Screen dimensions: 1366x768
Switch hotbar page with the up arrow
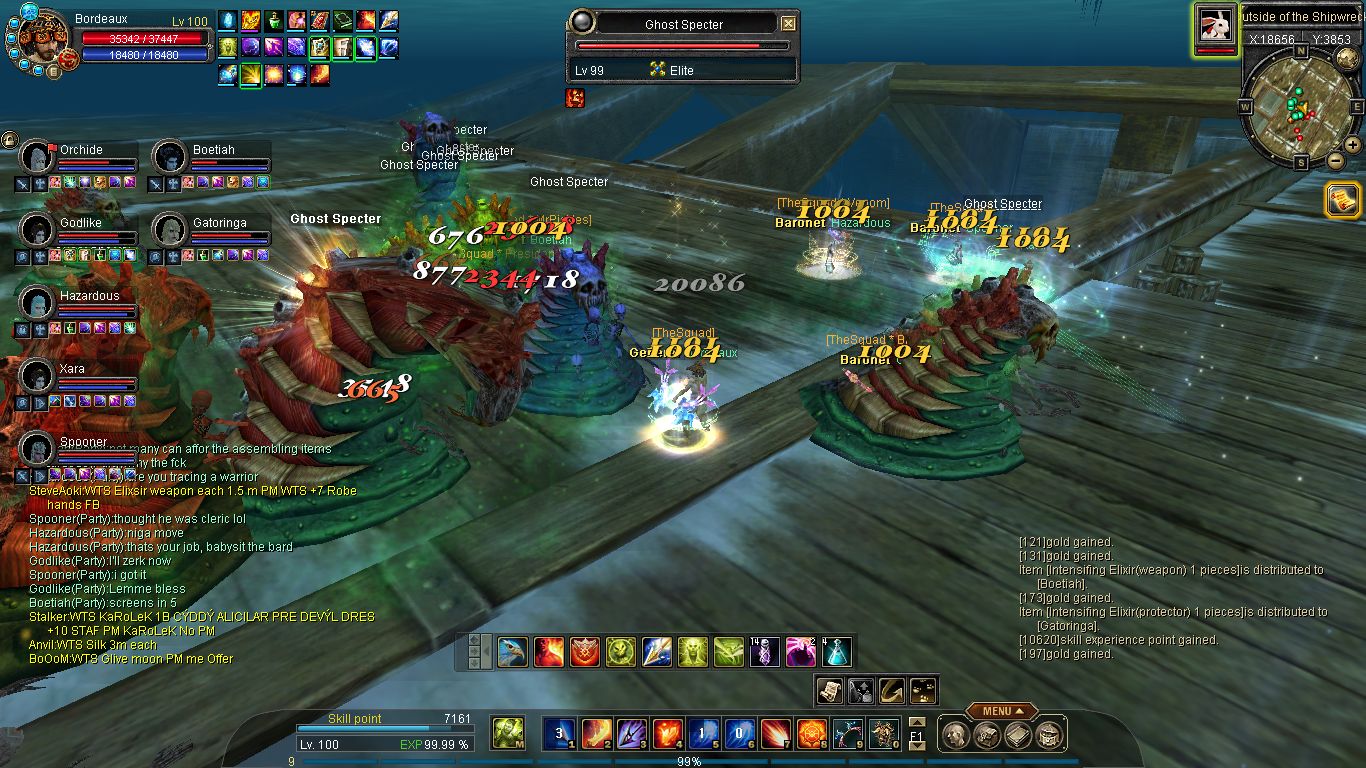[917, 722]
